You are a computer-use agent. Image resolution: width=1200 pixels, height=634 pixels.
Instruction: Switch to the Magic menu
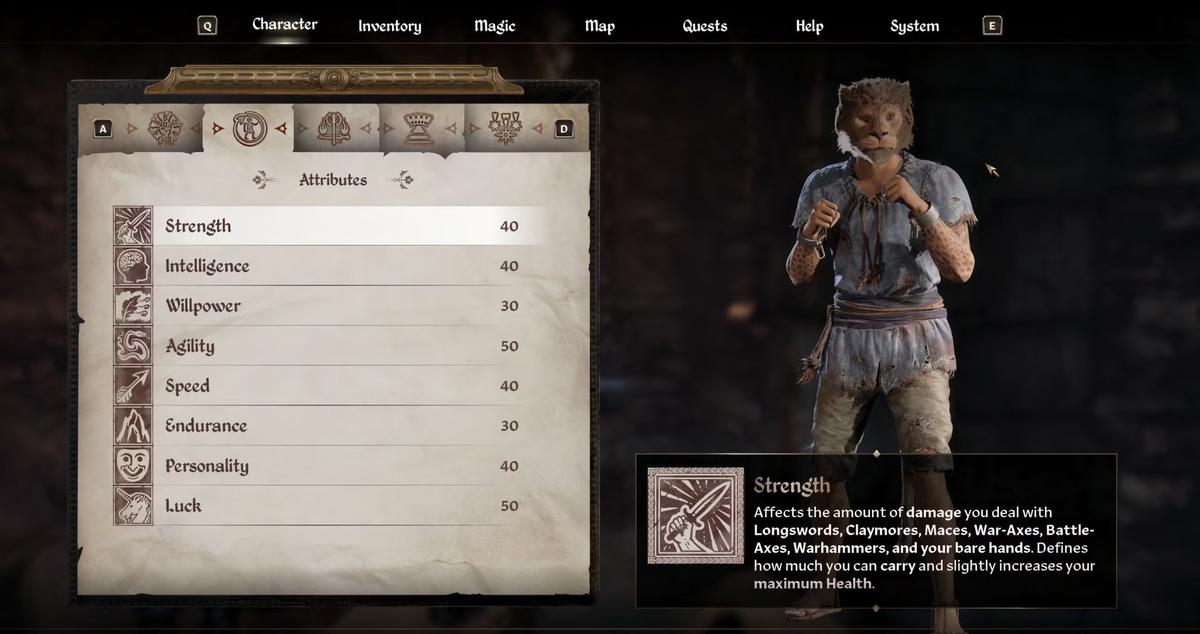point(494,26)
